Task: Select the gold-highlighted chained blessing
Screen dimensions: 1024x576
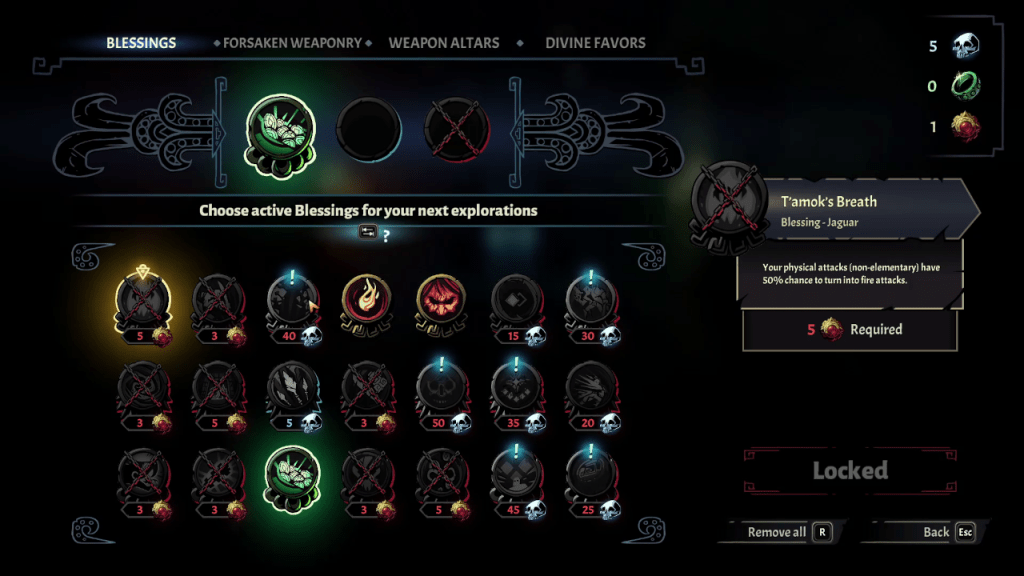Action: point(143,300)
